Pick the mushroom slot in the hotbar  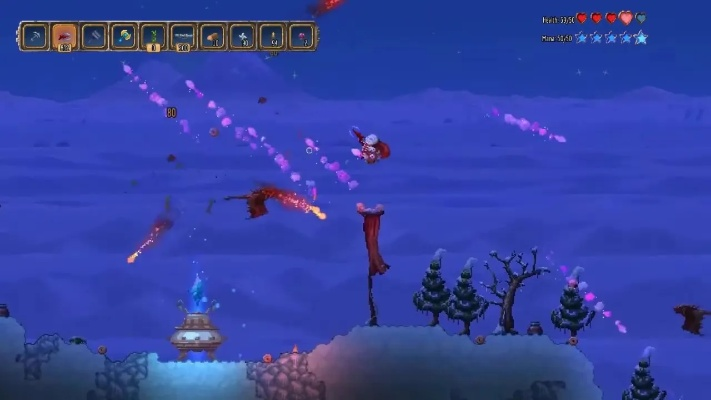coord(213,37)
